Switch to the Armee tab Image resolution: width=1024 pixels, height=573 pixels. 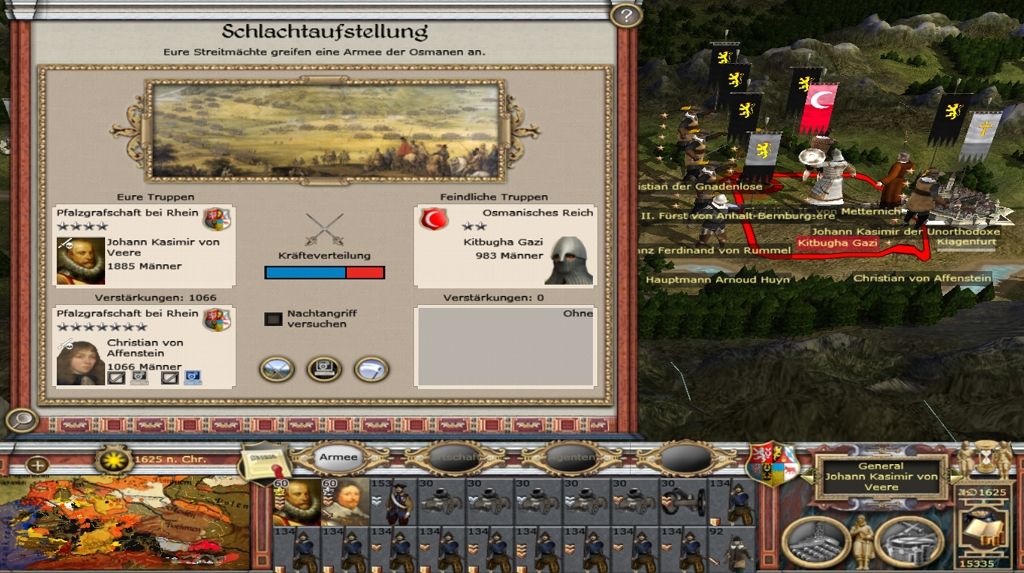(x=338, y=457)
